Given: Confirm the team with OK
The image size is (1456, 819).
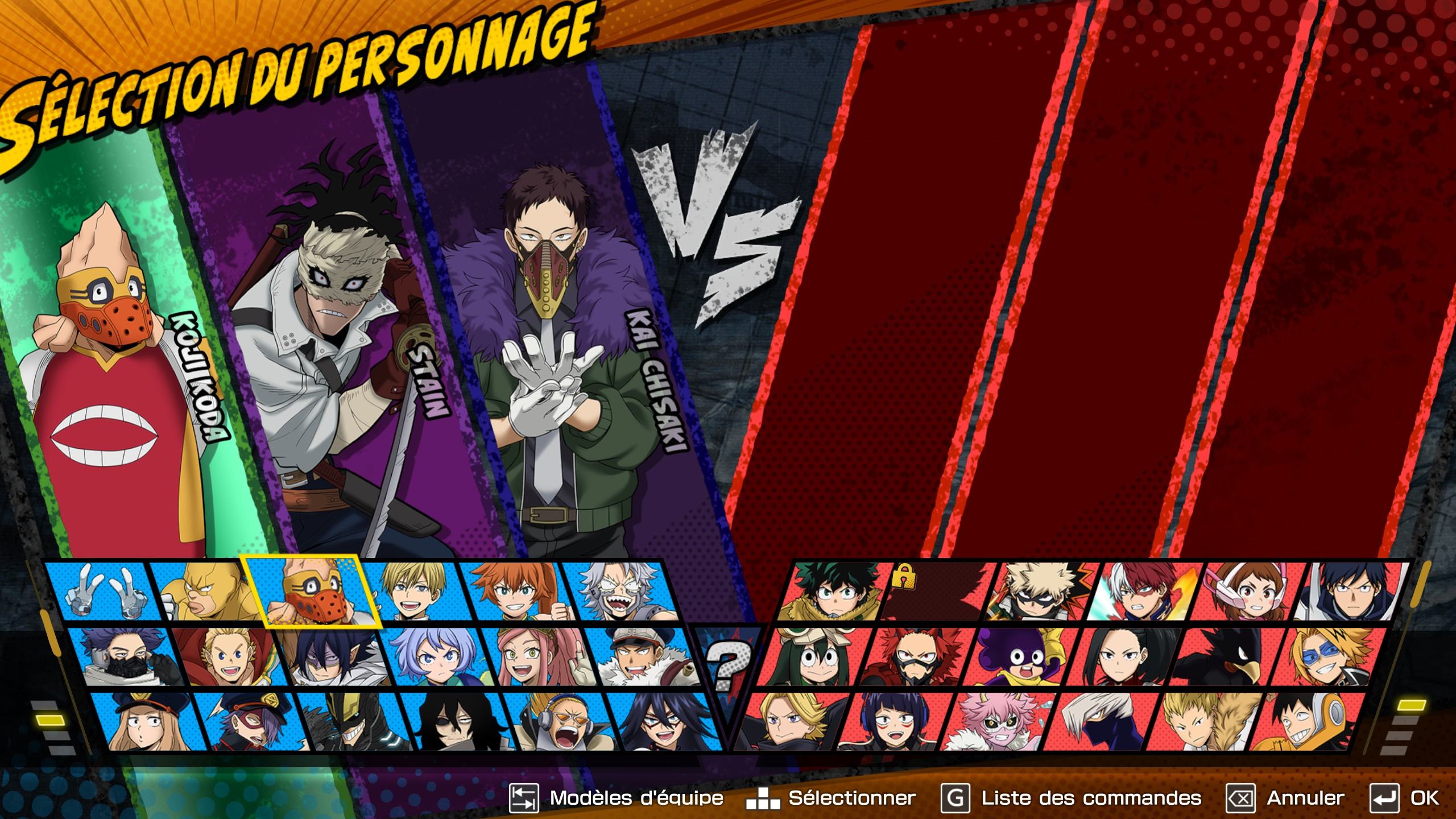Looking at the screenshot, I should (x=1404, y=798).
